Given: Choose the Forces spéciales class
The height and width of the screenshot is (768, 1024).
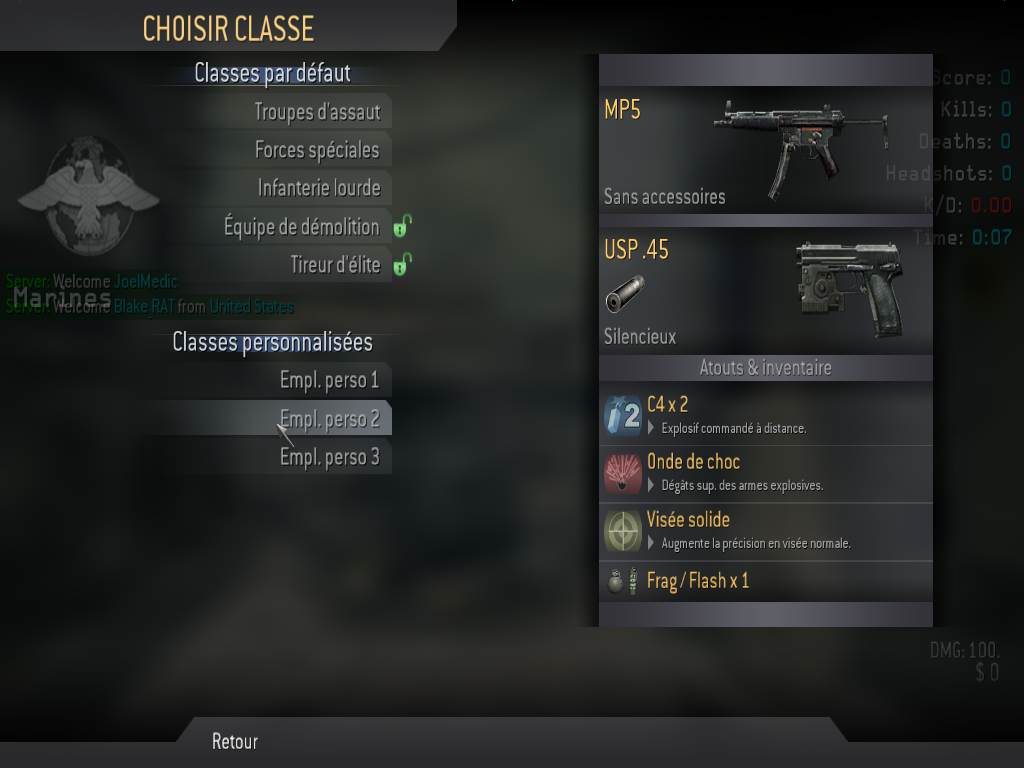Looking at the screenshot, I should [x=317, y=150].
